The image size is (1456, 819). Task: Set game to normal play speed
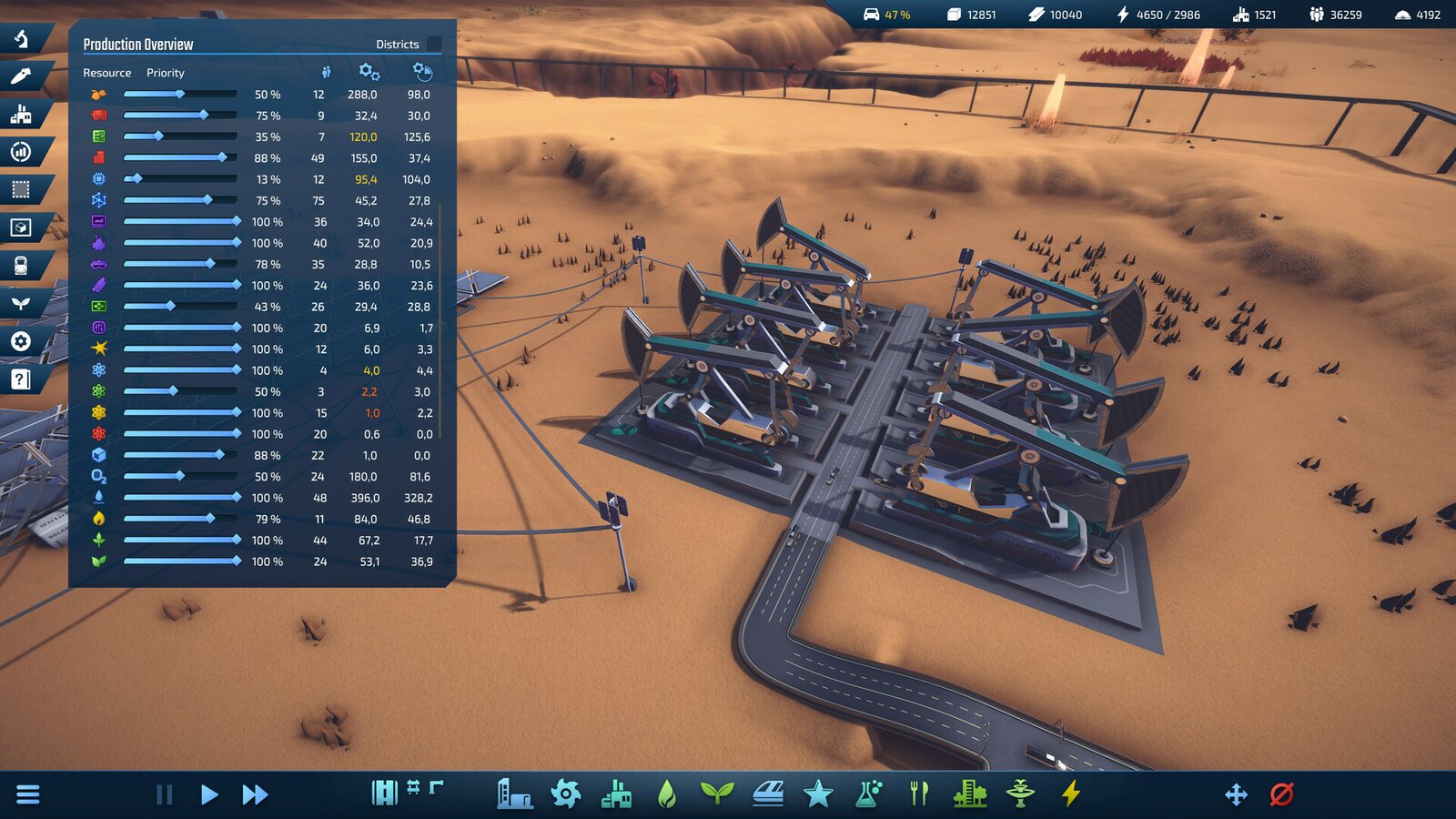click(208, 794)
